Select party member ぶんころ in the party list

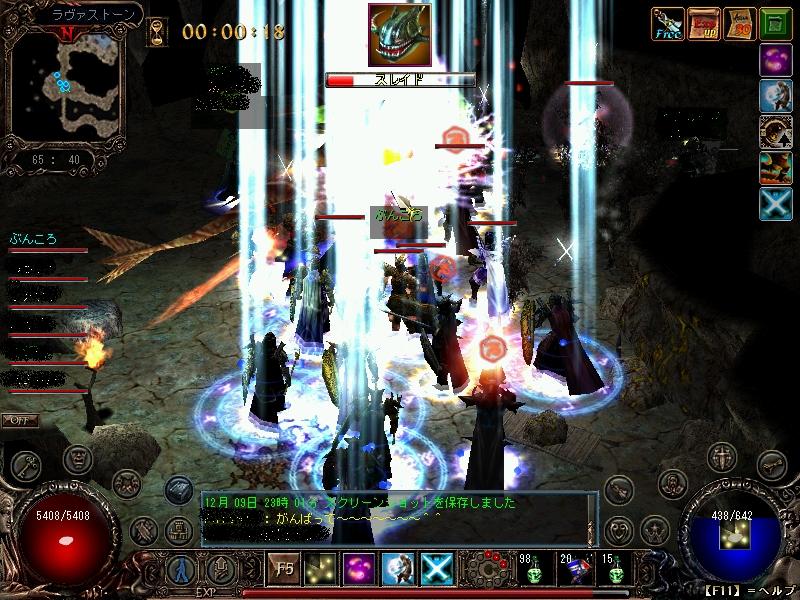(x=33, y=239)
